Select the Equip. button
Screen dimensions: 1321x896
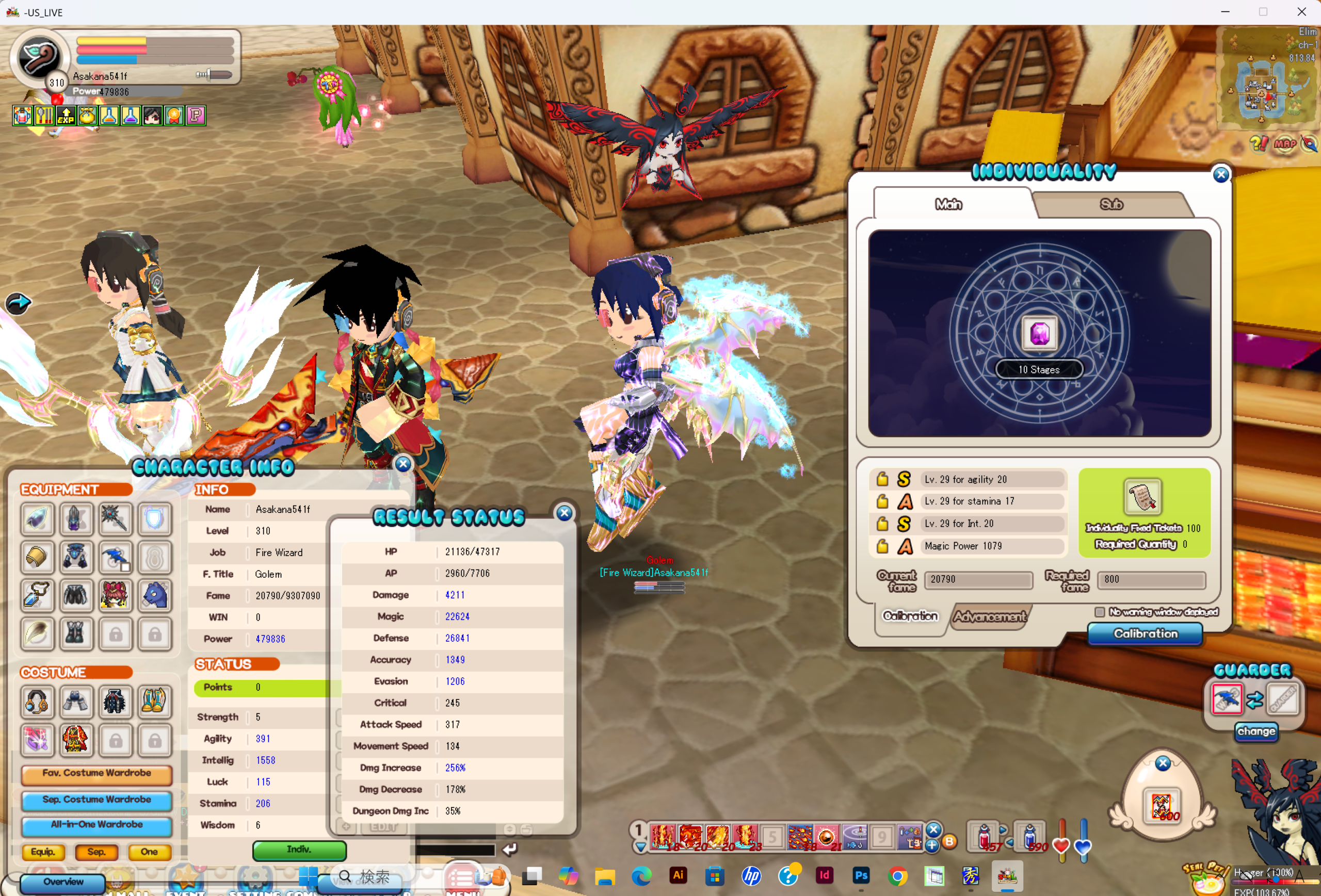coord(43,852)
